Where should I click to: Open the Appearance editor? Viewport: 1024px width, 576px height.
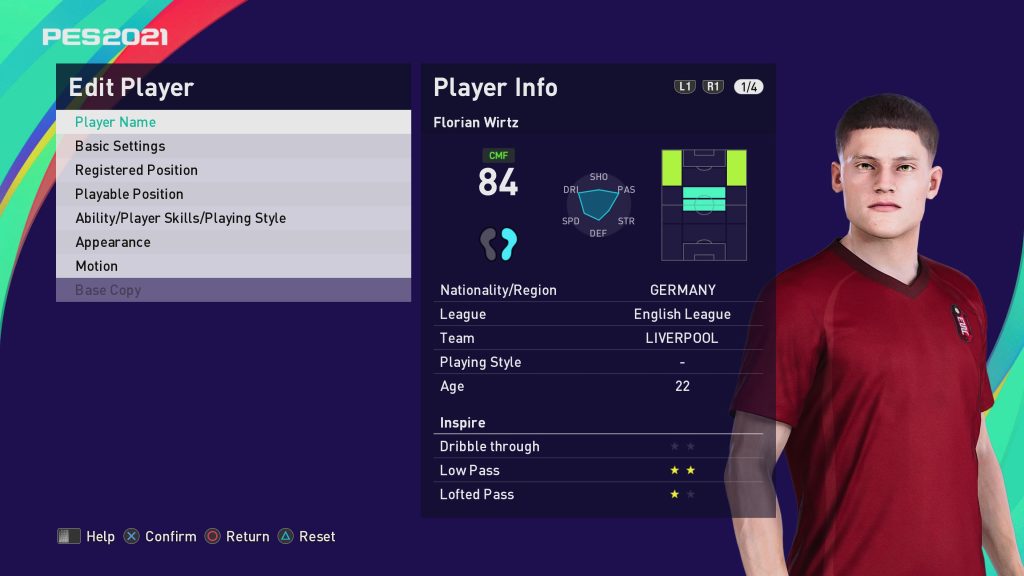click(x=233, y=242)
